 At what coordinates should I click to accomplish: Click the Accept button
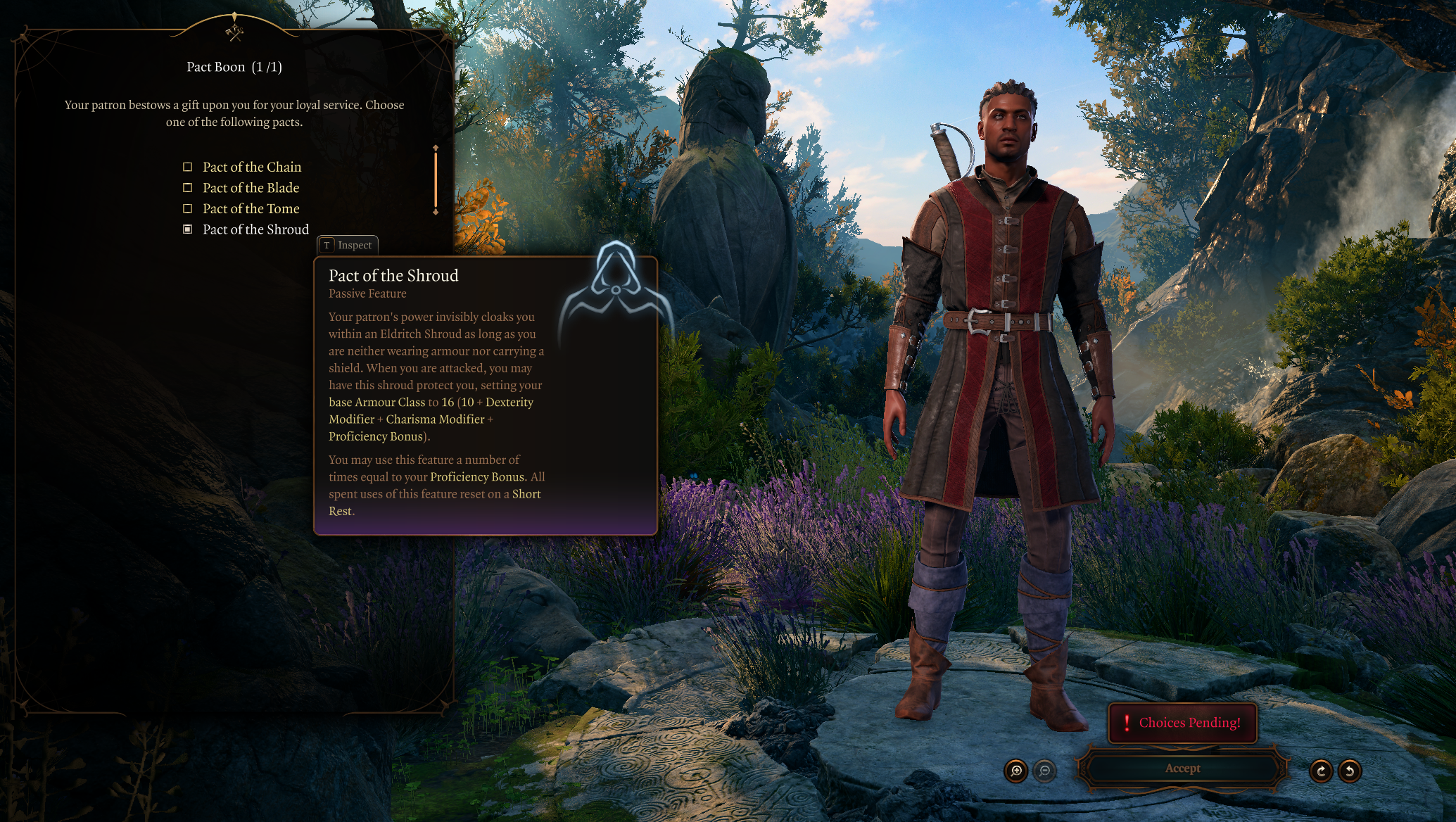(1182, 769)
